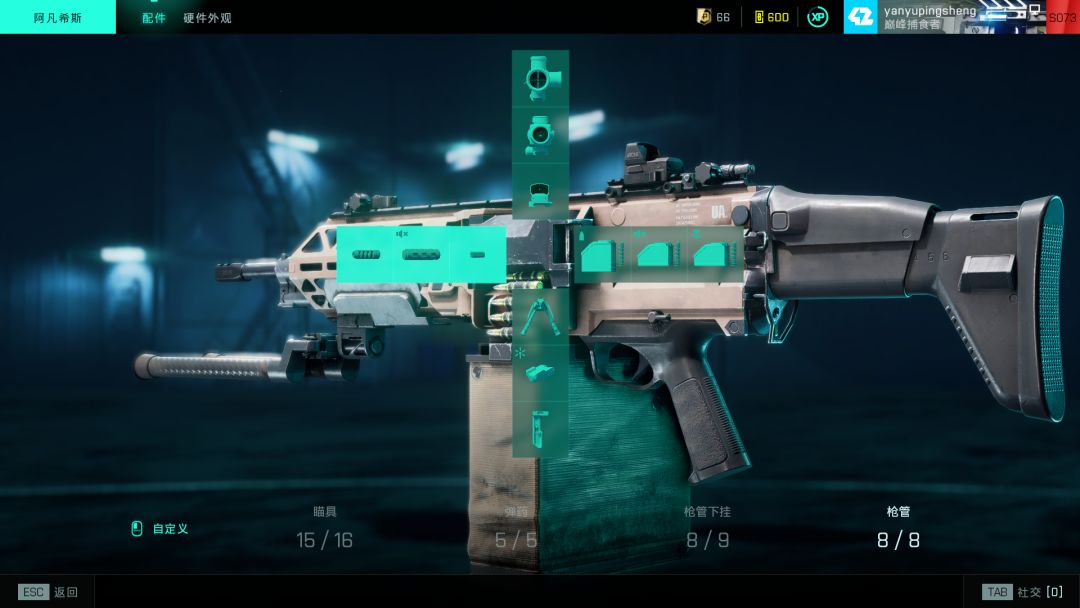Open the 枪管下挂 underbarrel category

pyautogui.click(x=707, y=530)
